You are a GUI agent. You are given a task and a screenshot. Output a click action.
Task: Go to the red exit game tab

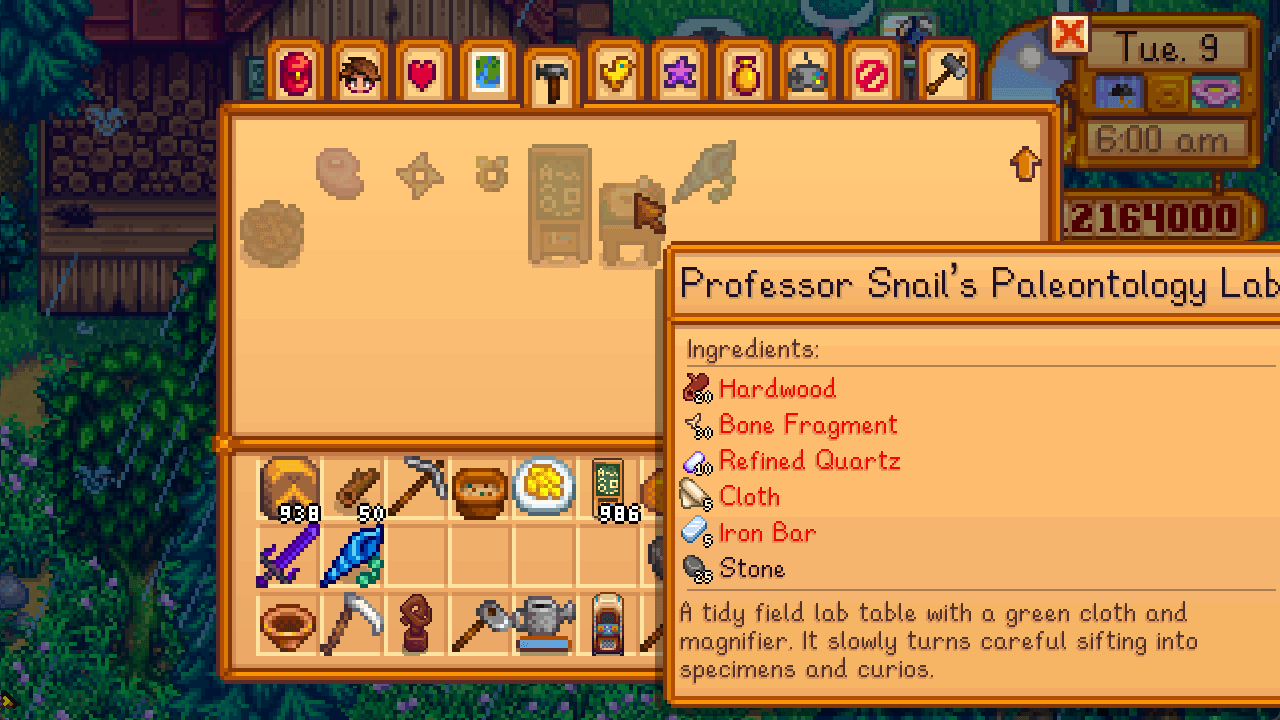(x=872, y=75)
